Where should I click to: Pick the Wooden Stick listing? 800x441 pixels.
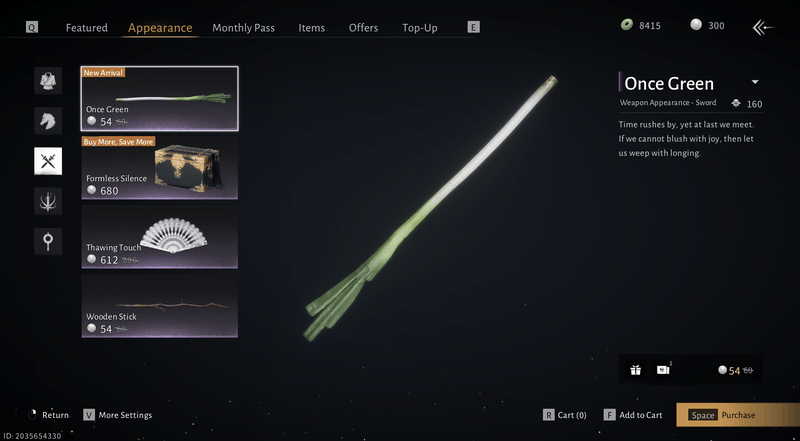point(160,305)
